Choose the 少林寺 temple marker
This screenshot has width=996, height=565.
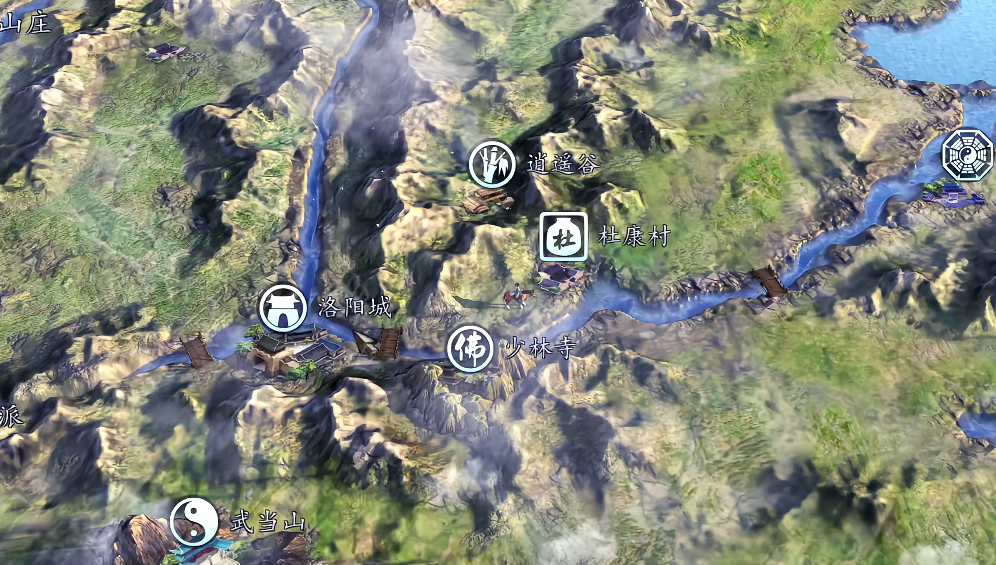(x=469, y=349)
